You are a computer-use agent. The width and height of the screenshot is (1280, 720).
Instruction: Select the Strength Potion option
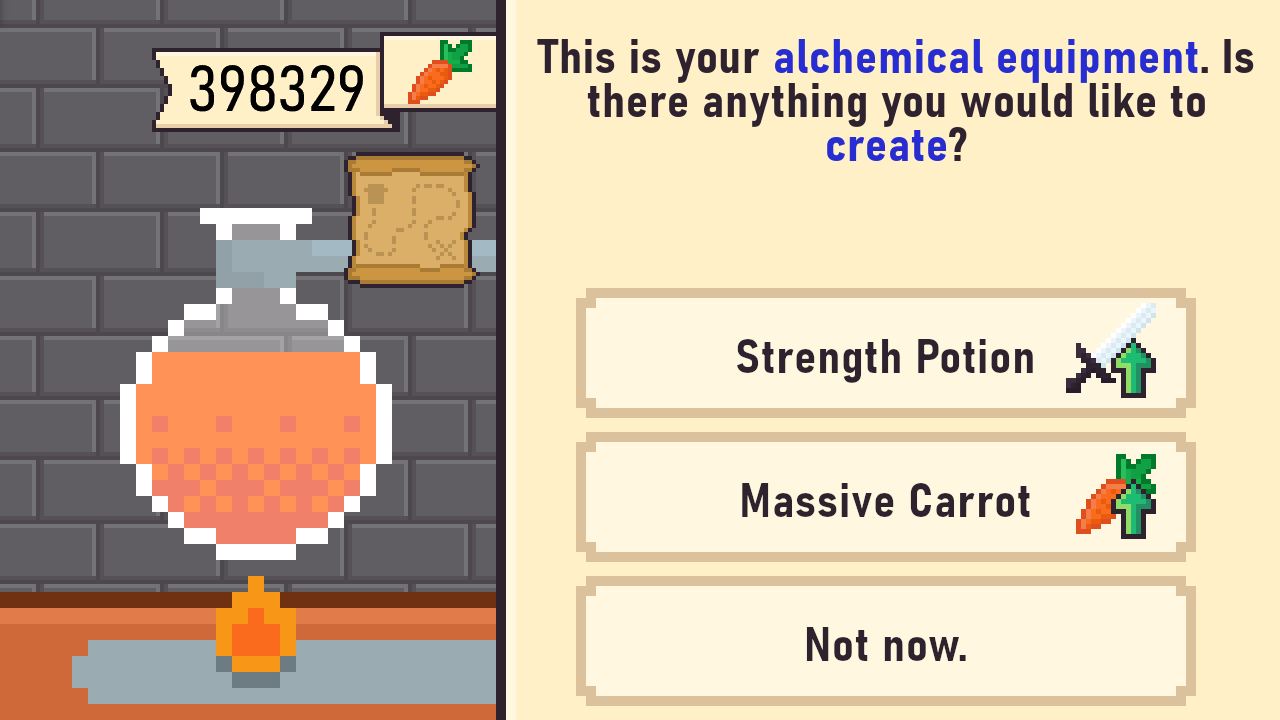coord(884,355)
